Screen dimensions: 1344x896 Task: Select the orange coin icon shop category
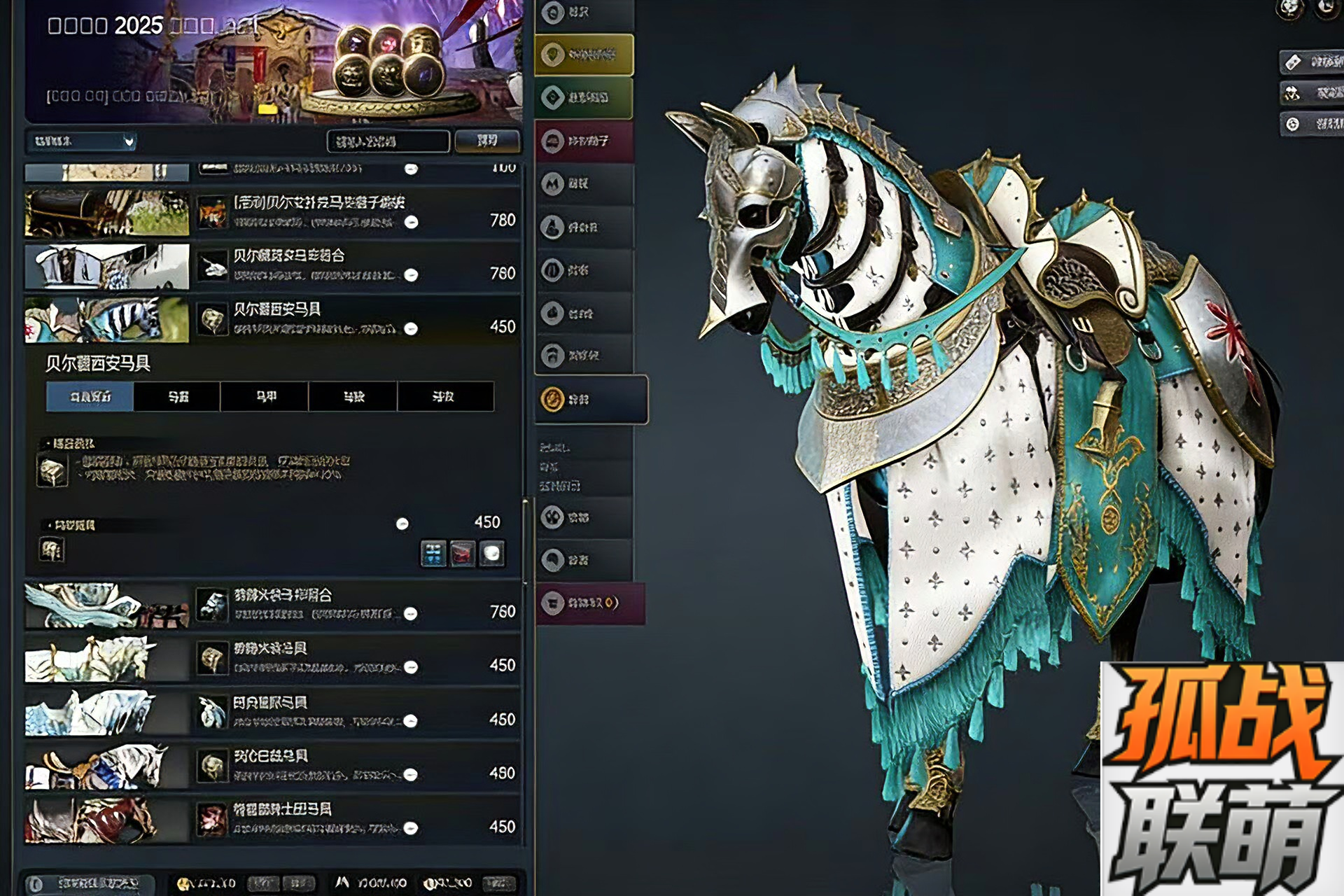click(x=591, y=400)
